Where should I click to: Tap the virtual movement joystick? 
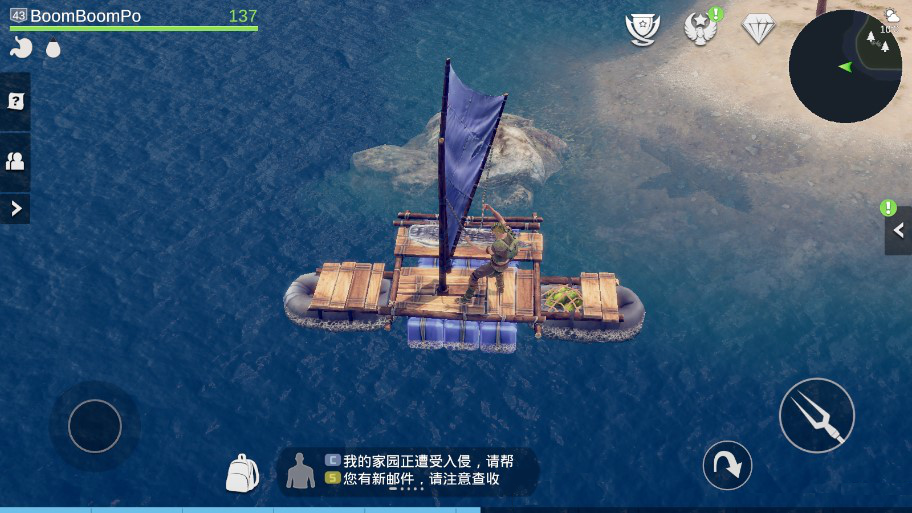coord(95,426)
